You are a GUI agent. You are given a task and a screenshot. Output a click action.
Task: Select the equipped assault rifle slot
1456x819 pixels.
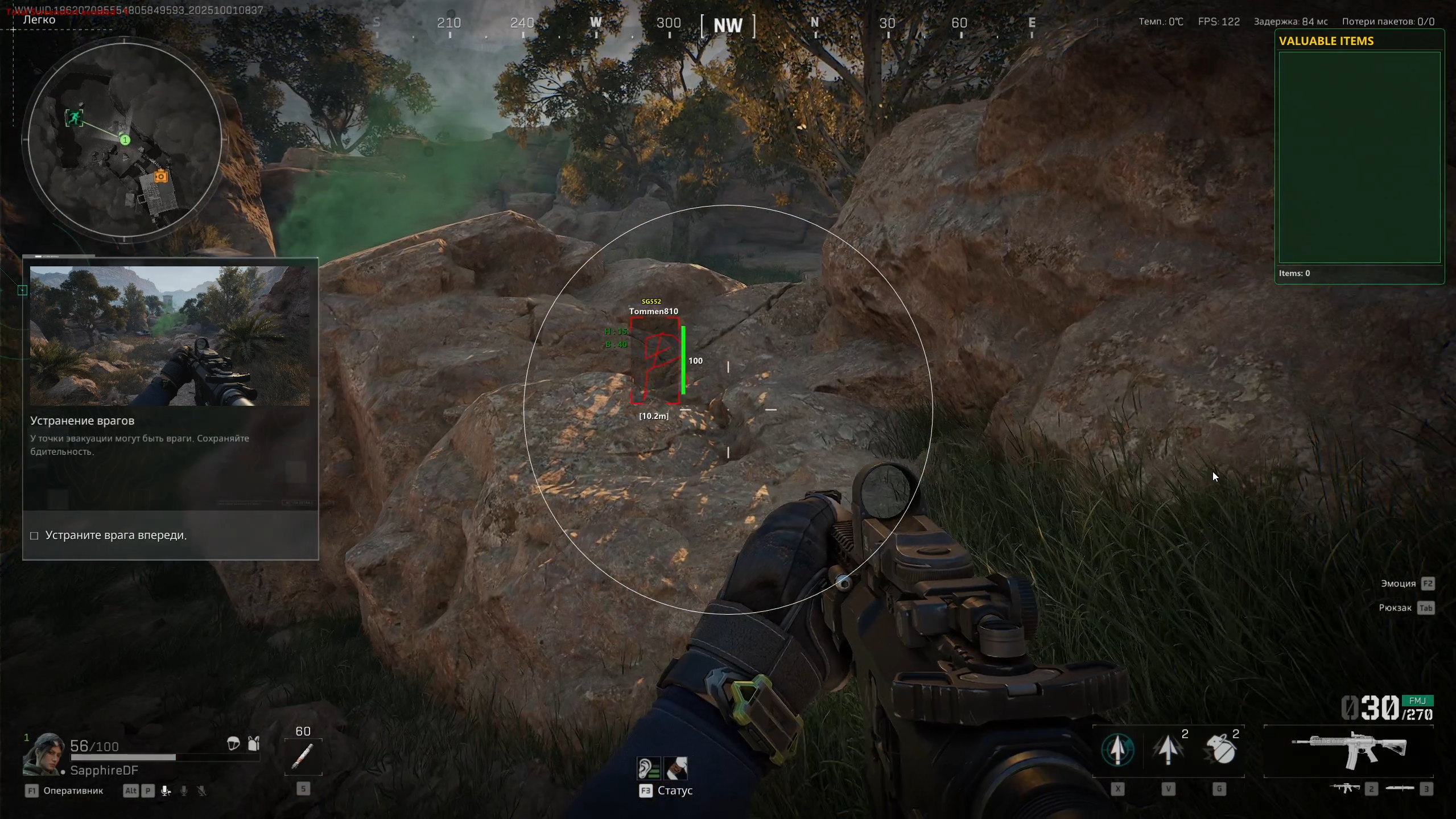pos(1348,750)
